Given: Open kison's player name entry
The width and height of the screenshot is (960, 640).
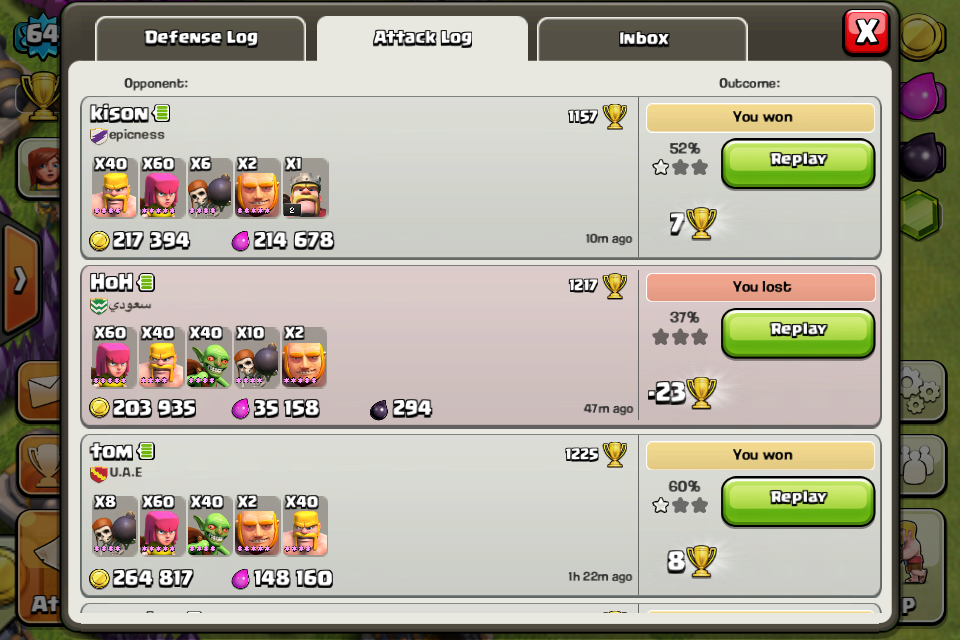Looking at the screenshot, I should 119,114.
